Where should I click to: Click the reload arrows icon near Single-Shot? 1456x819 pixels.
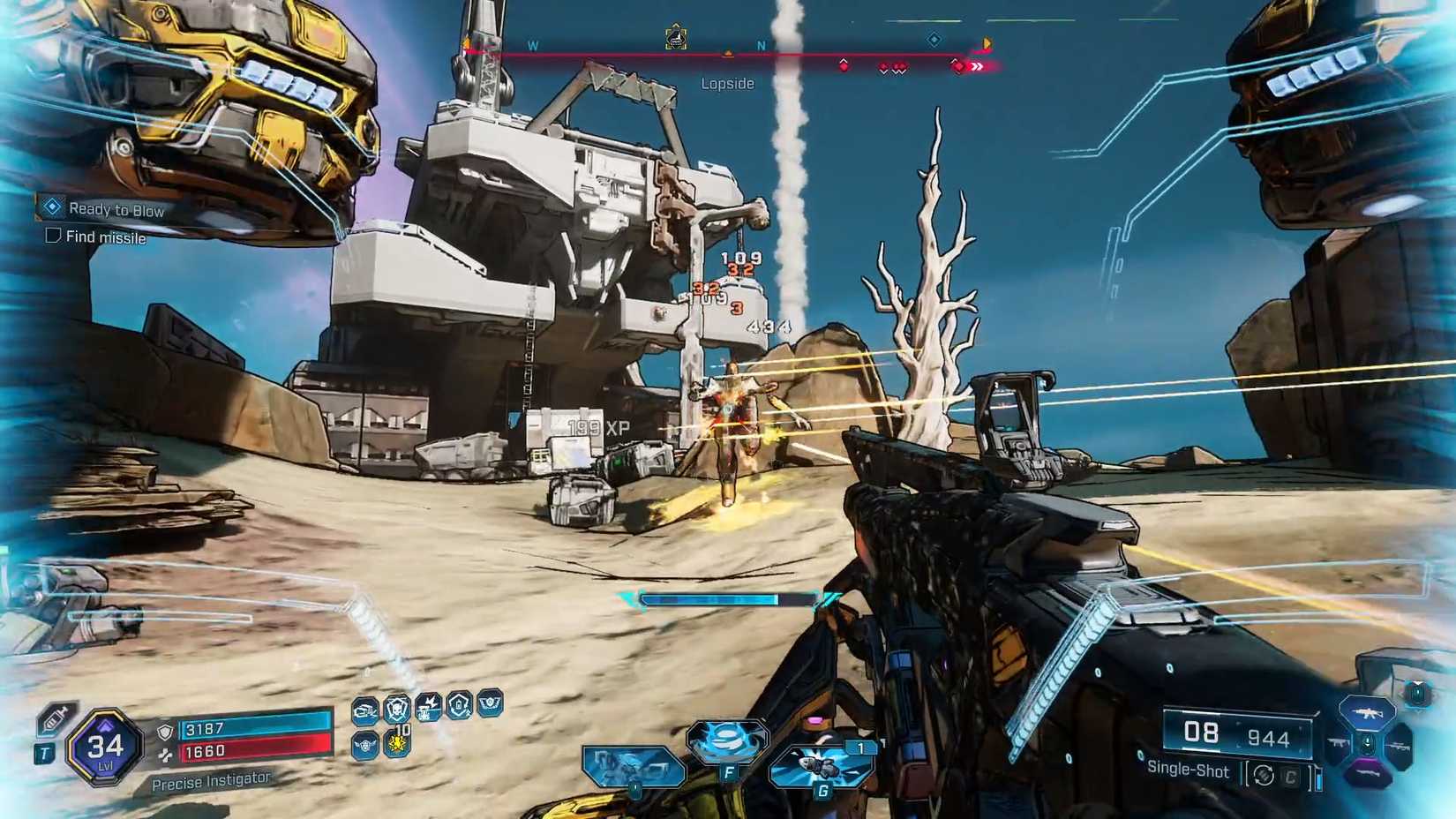1263,775
